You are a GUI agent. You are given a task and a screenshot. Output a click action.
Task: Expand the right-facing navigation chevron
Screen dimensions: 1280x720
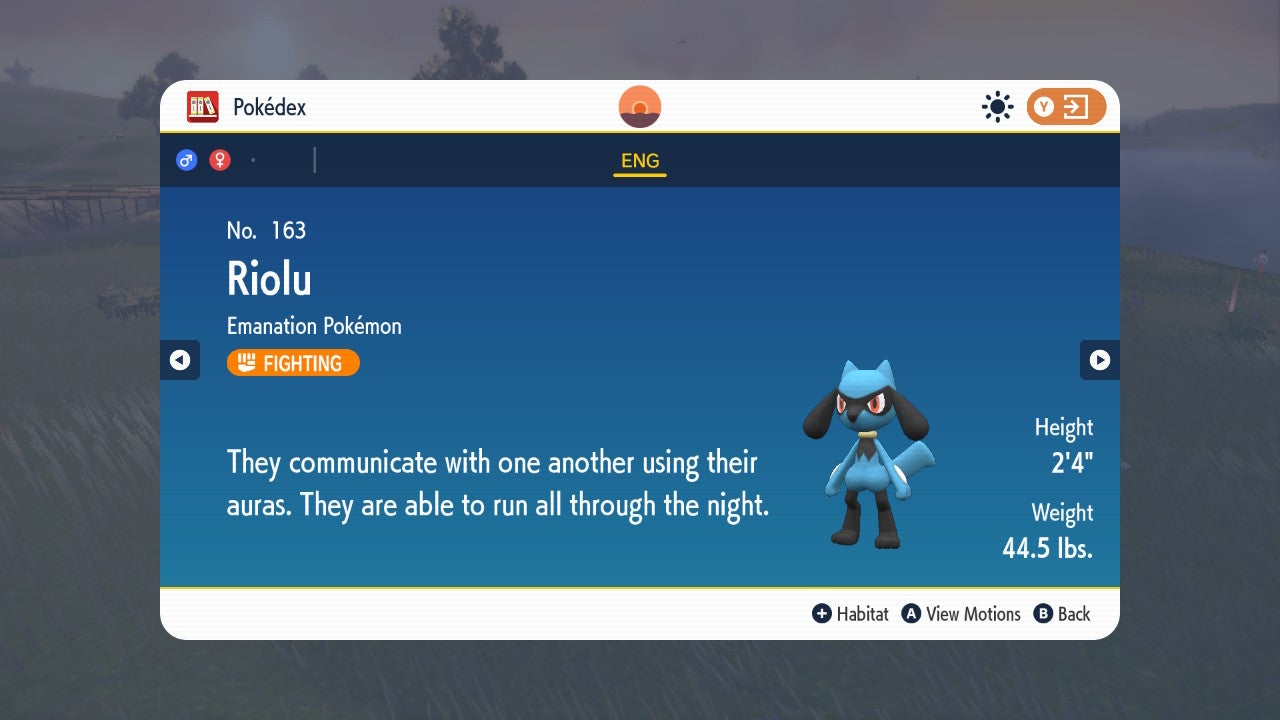(1100, 360)
